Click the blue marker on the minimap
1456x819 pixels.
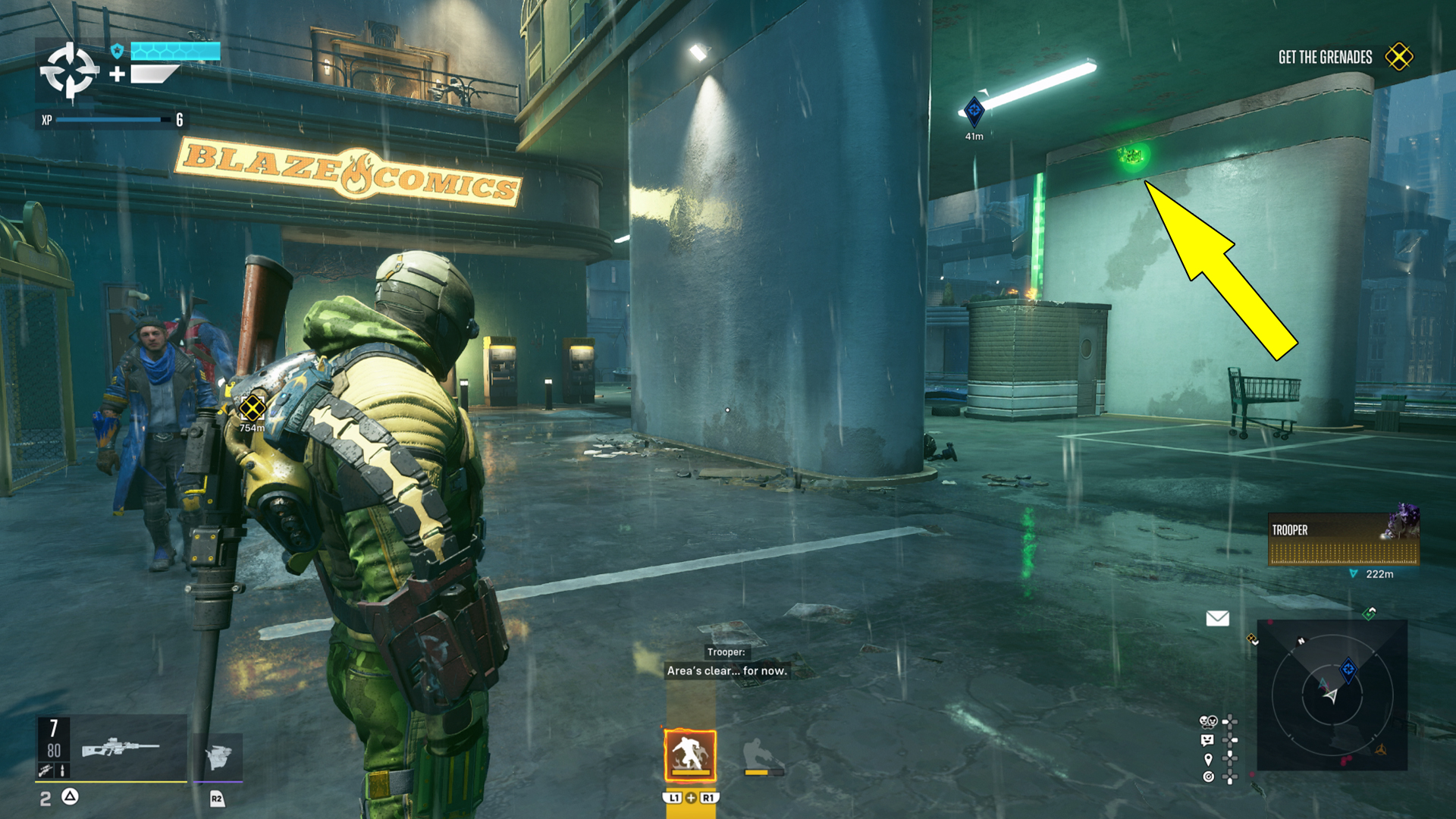click(1348, 669)
